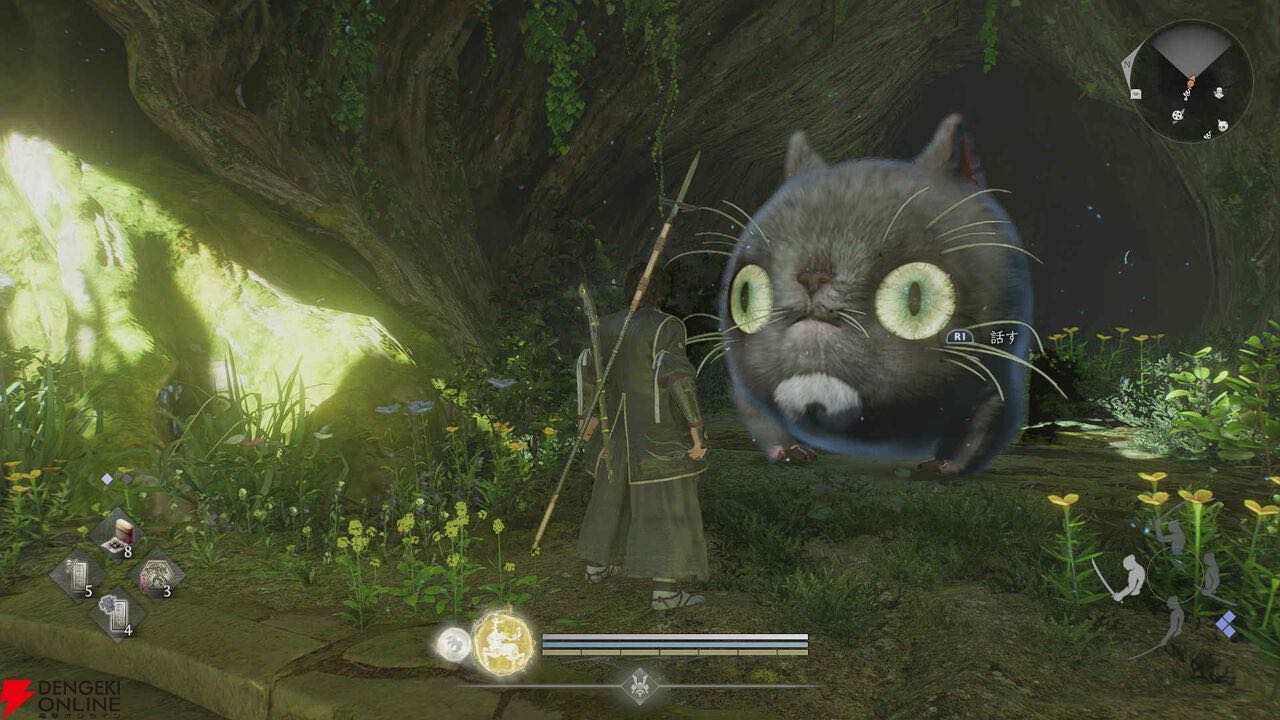Screen dimensions: 1280x720
Task: Click the Dengeki Online watermark logo
Action: pyautogui.click(x=62, y=697)
